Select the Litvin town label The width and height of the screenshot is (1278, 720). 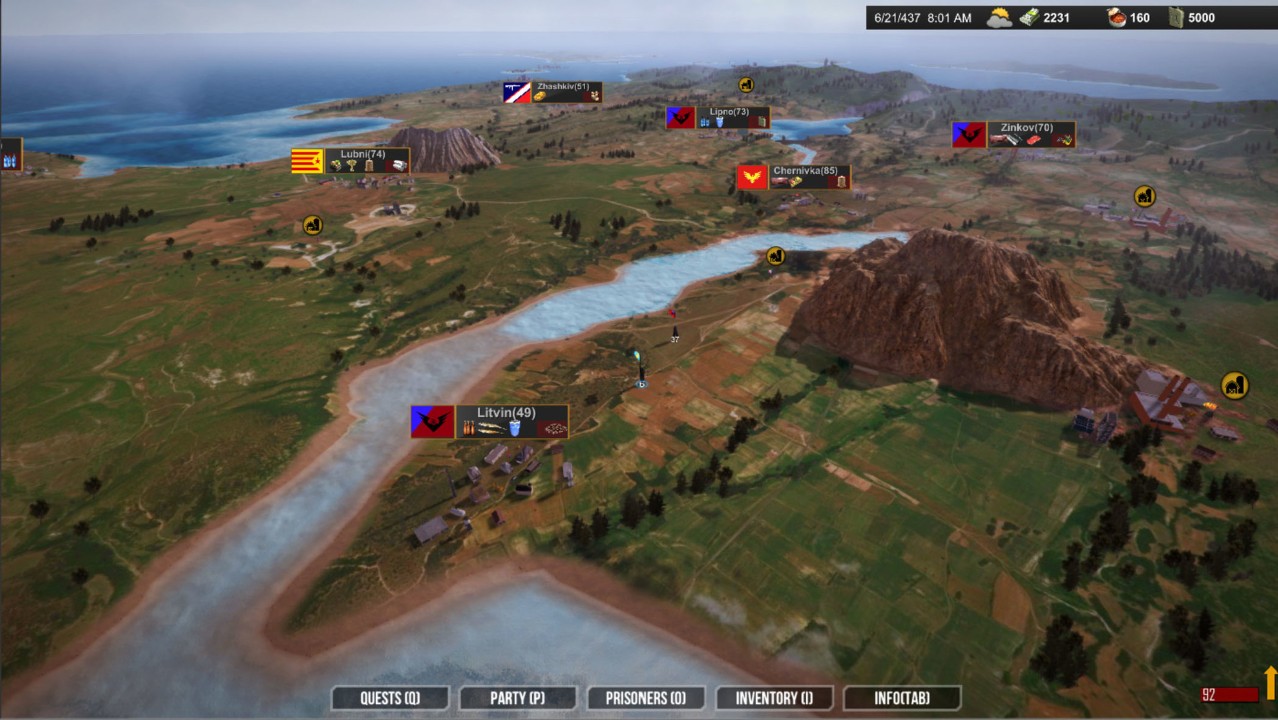pyautogui.click(x=507, y=413)
